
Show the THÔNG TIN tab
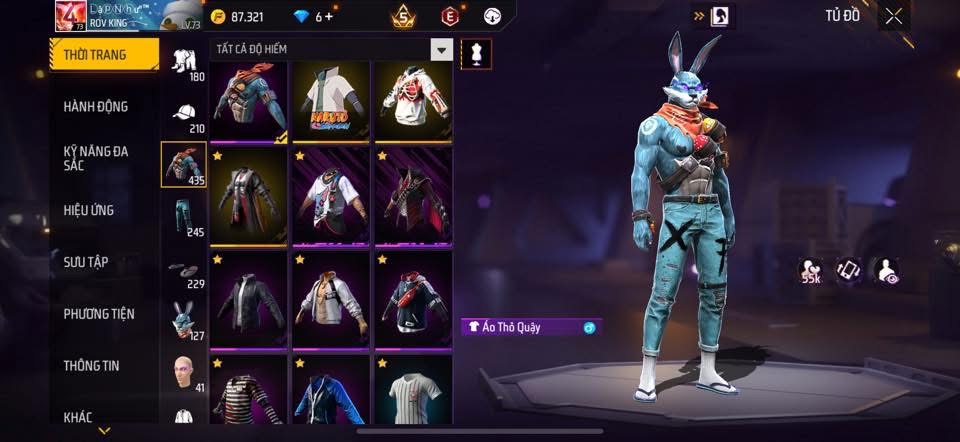(x=92, y=366)
